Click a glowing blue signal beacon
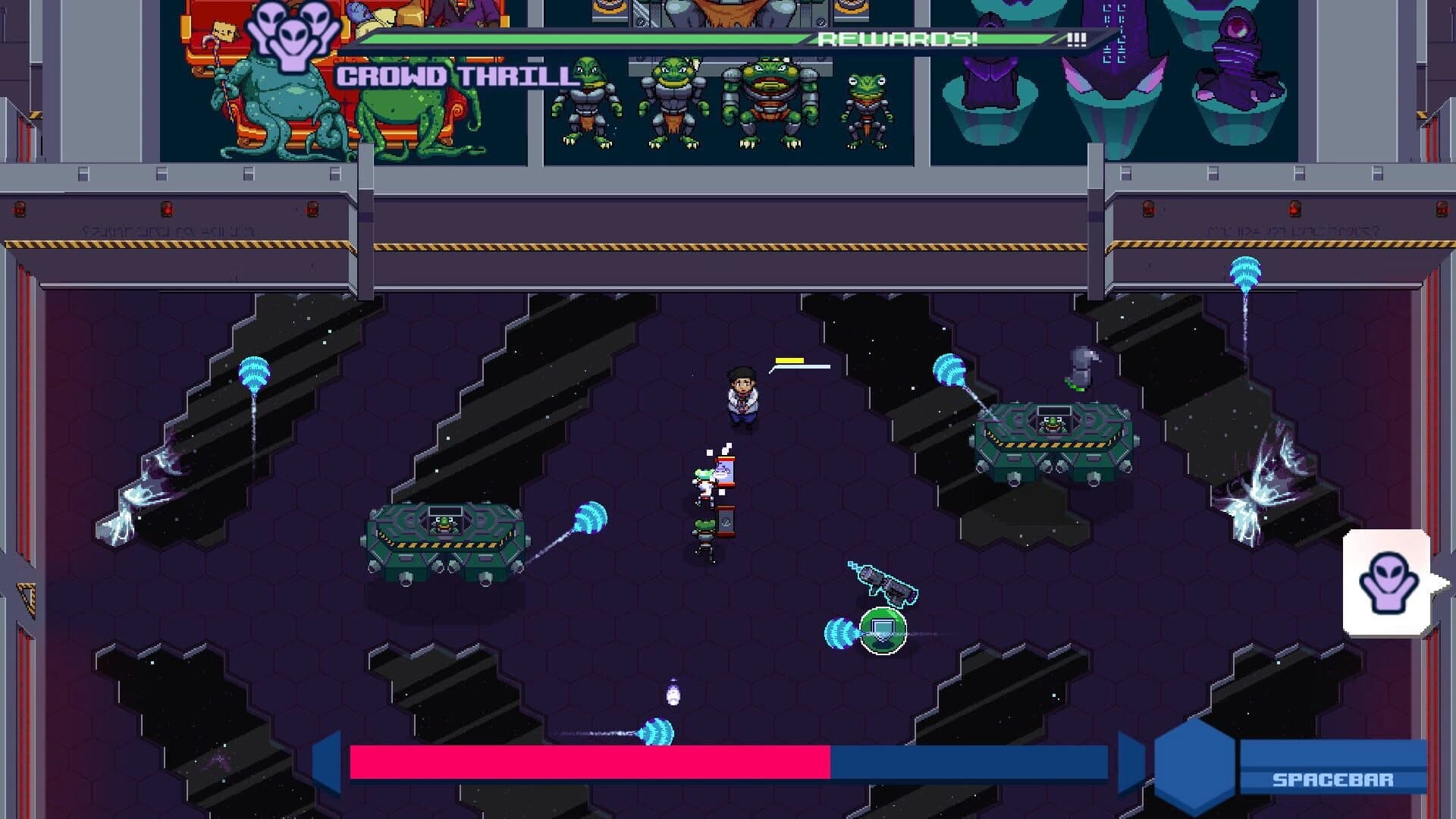The height and width of the screenshot is (819, 1456). pos(256,372)
